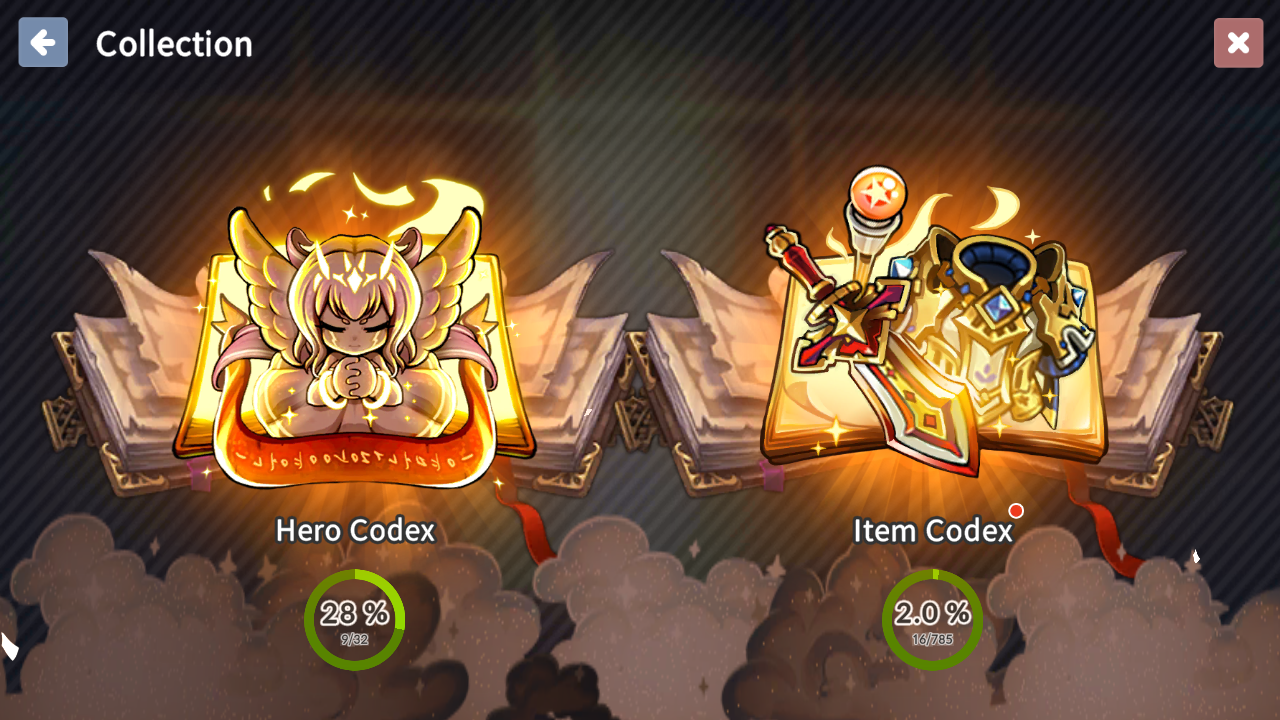The width and height of the screenshot is (1280, 720).
Task: Open the Hero Codex details view
Action: coord(355,340)
